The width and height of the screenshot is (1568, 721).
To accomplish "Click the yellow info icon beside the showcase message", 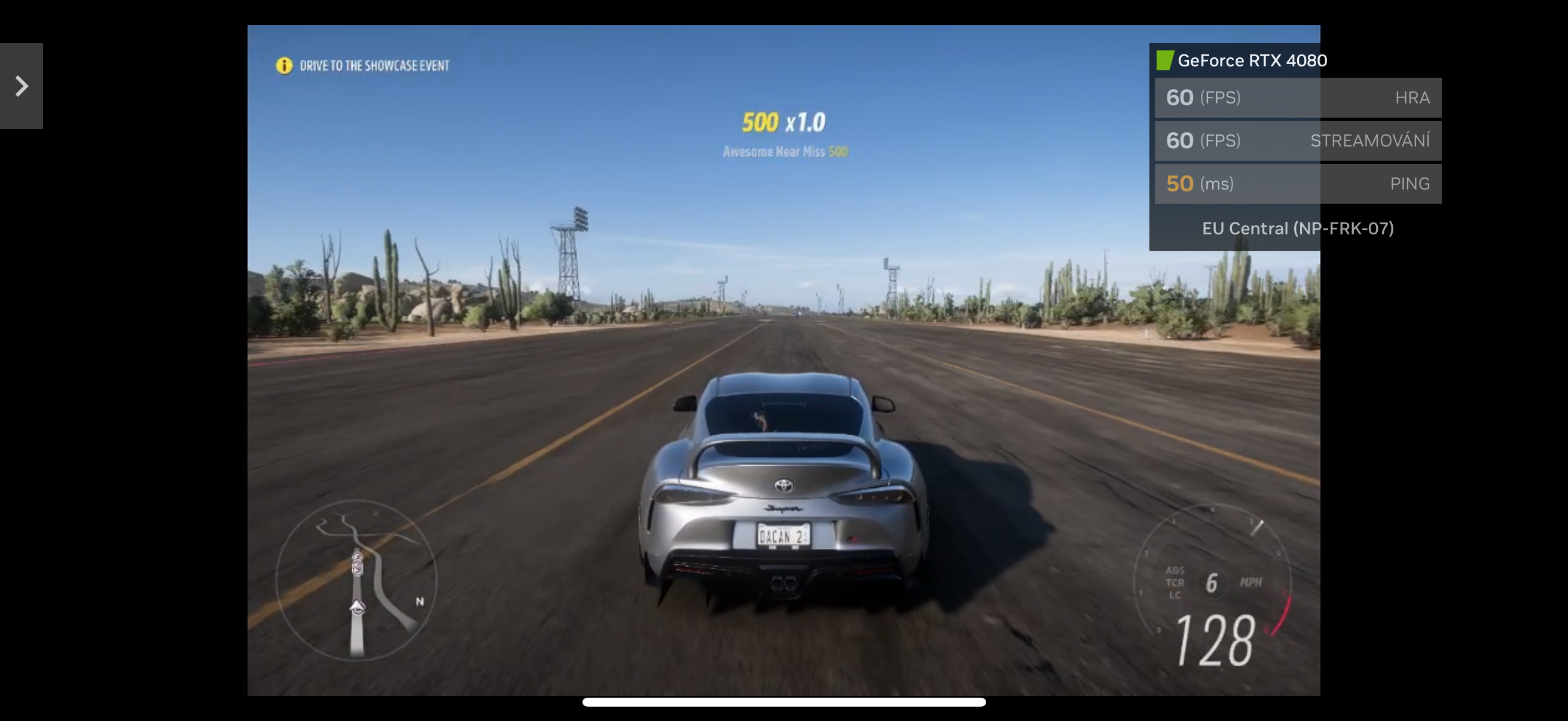I will pyautogui.click(x=283, y=65).
